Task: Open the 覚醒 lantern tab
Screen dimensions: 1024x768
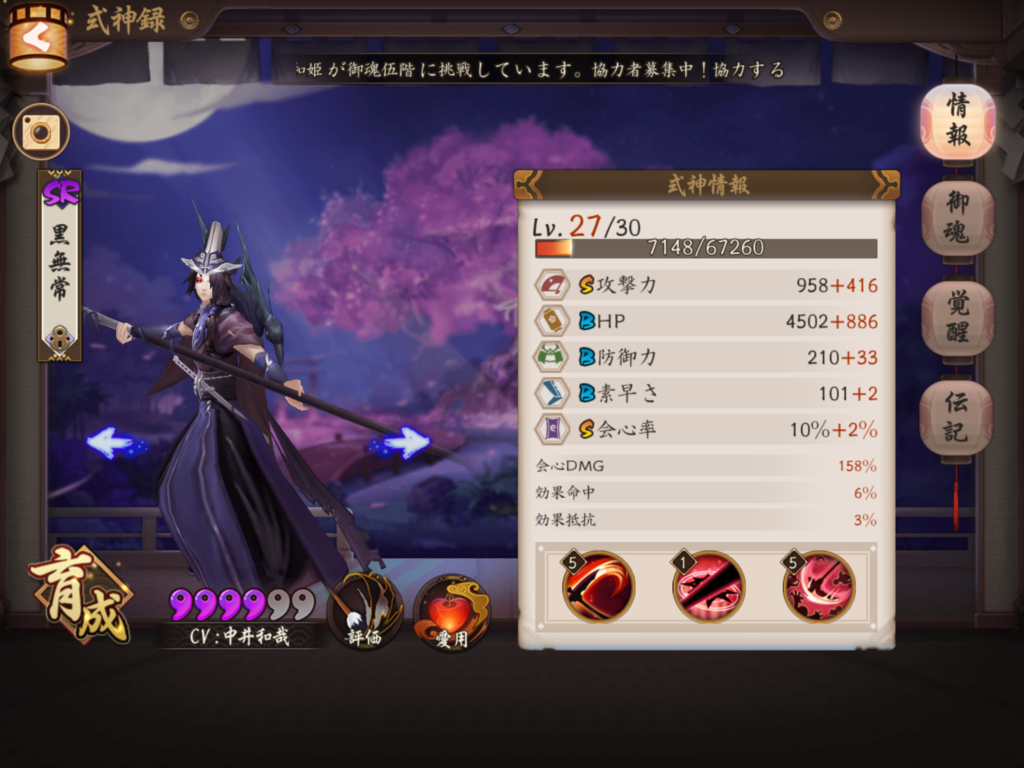Action: click(957, 318)
